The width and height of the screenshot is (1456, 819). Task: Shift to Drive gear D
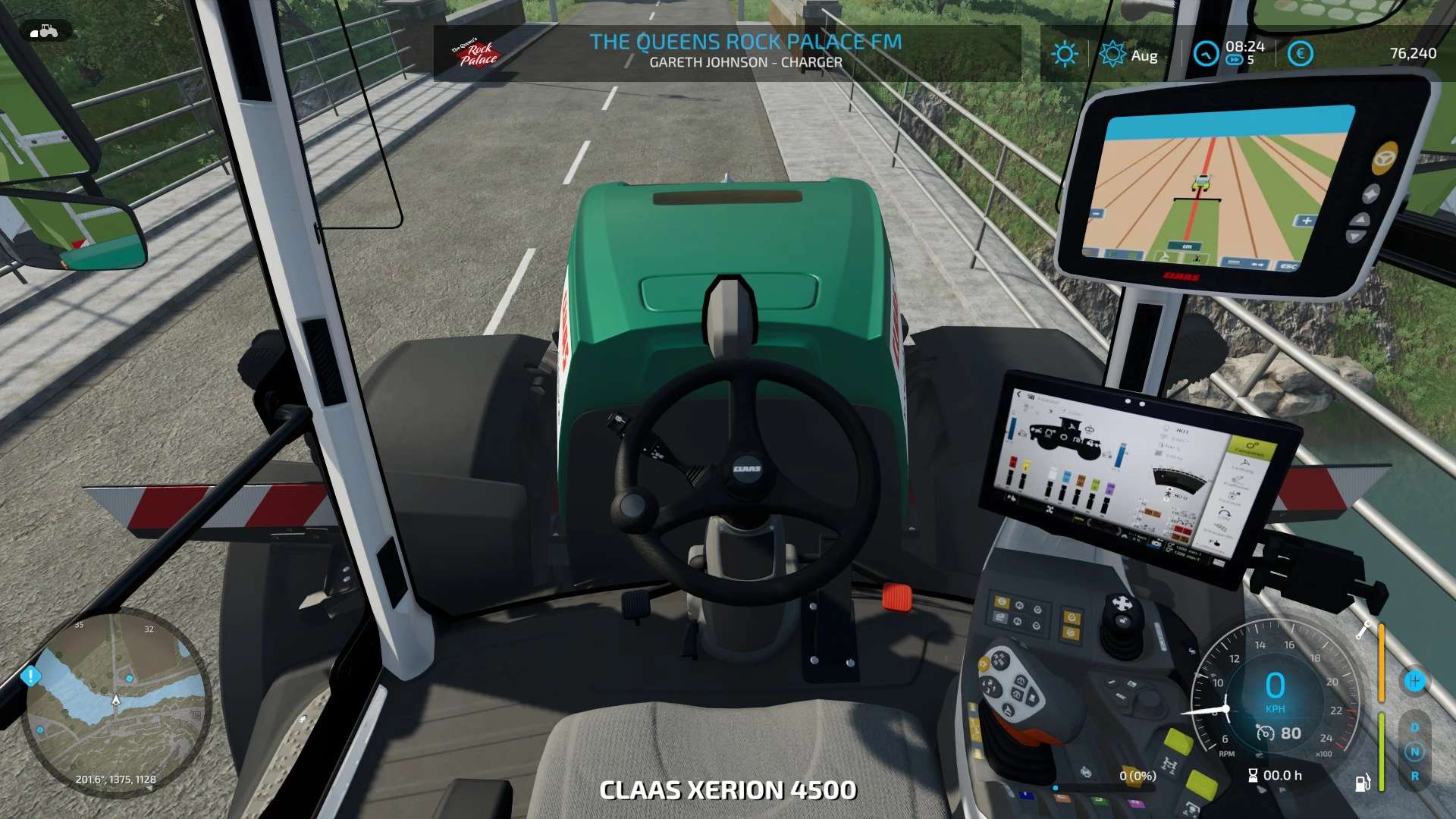(x=1414, y=727)
